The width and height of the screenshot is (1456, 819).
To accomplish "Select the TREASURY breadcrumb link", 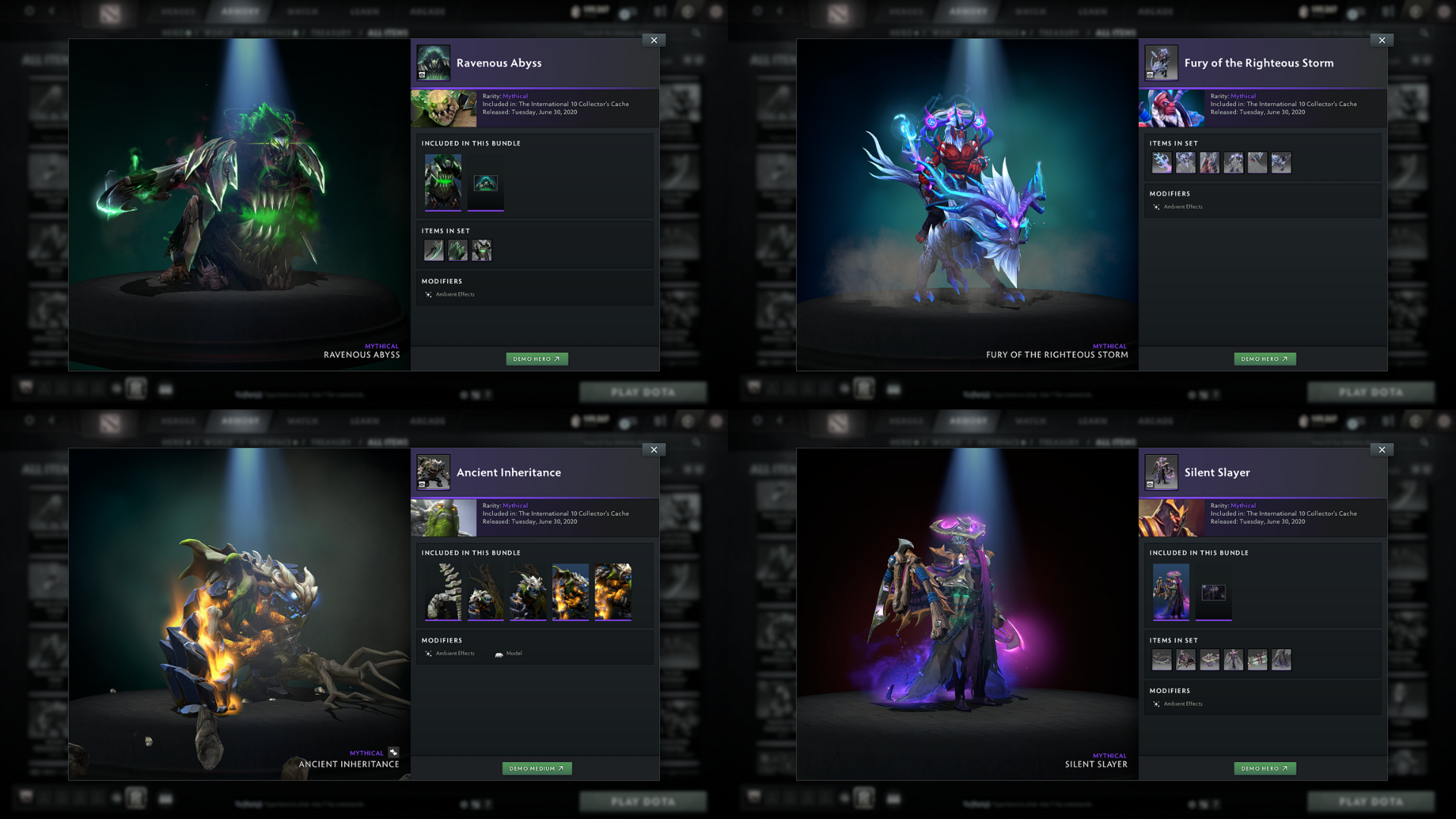I will coord(329,33).
